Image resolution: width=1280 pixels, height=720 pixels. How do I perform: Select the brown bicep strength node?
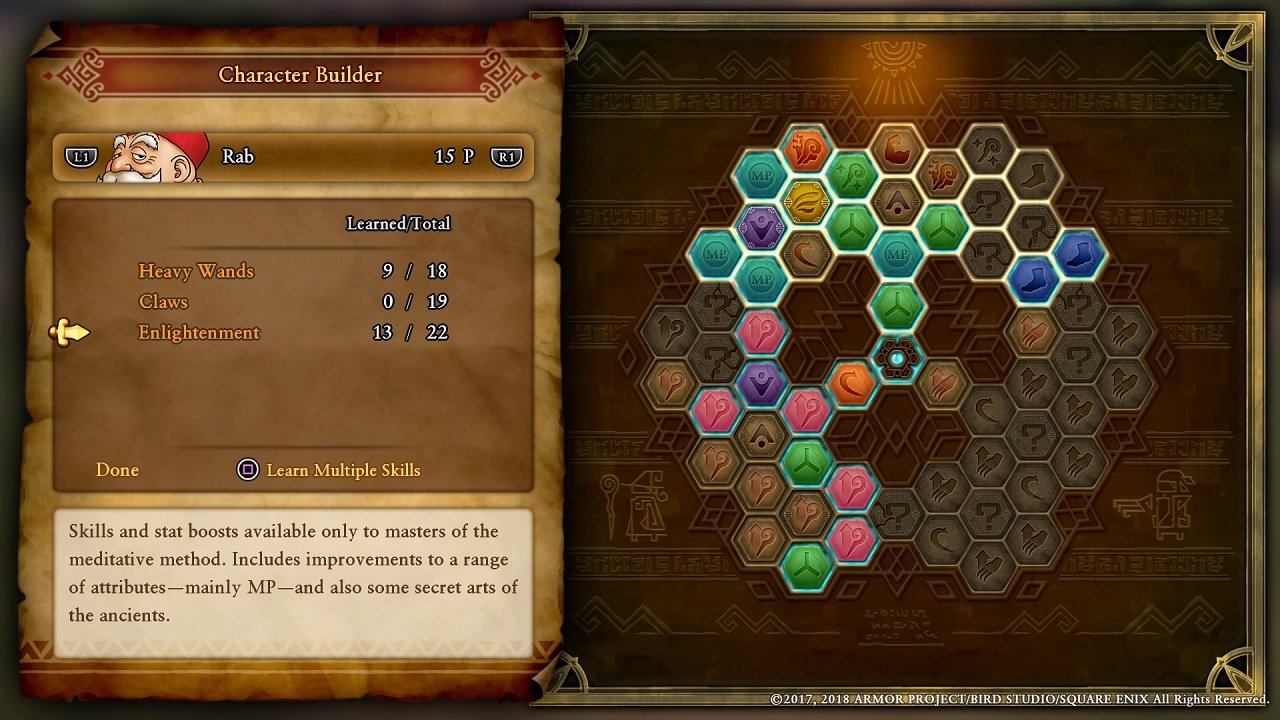pos(898,148)
